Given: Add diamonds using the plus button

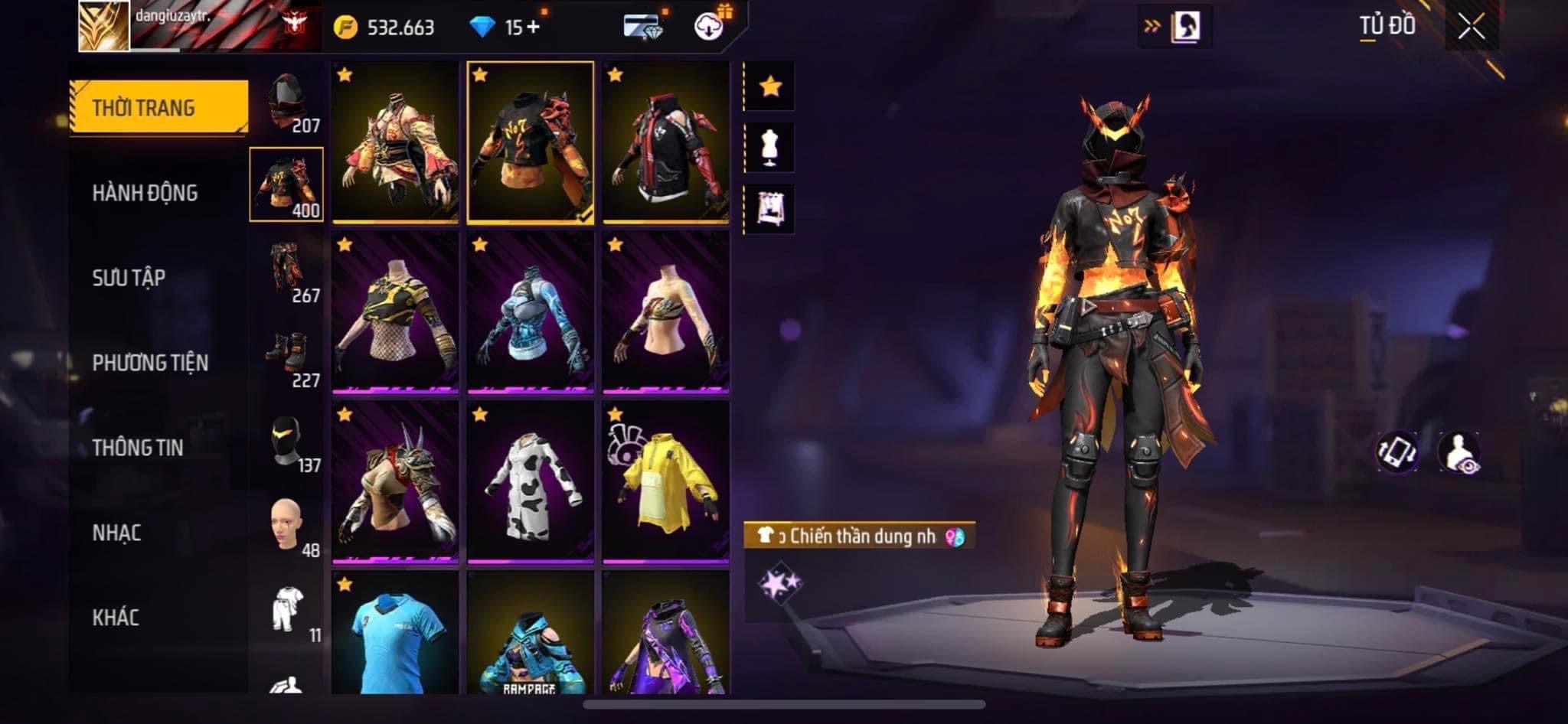Looking at the screenshot, I should 533,28.
